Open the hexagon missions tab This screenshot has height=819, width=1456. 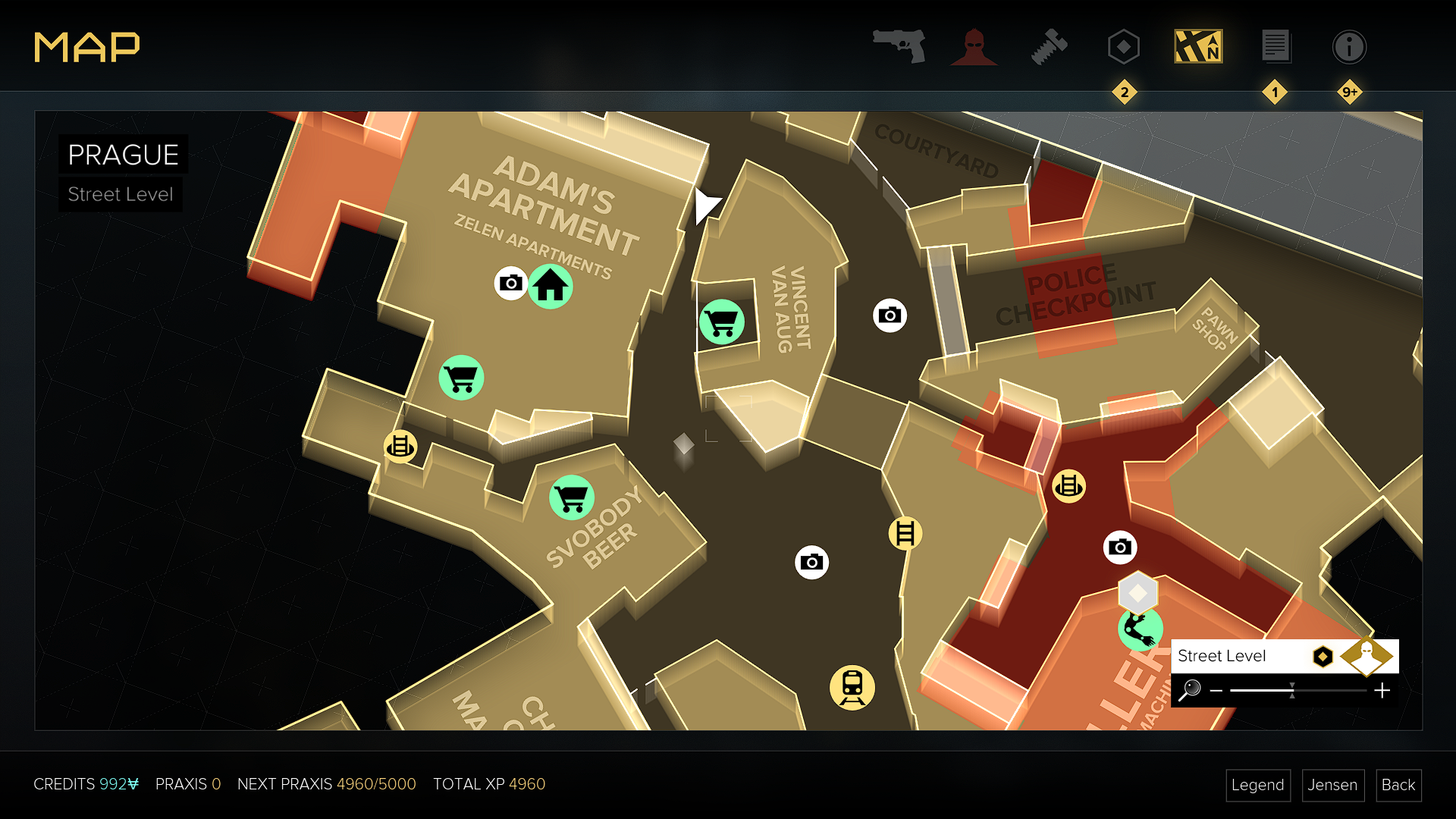[x=1123, y=47]
